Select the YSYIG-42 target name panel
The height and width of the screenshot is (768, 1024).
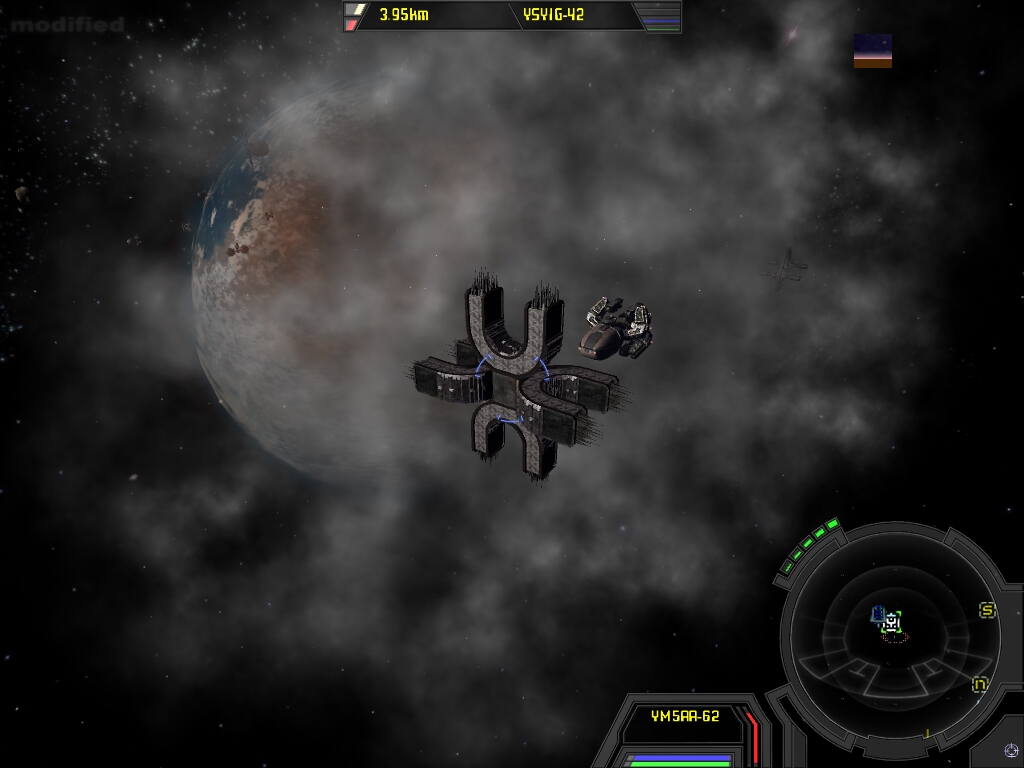click(553, 15)
